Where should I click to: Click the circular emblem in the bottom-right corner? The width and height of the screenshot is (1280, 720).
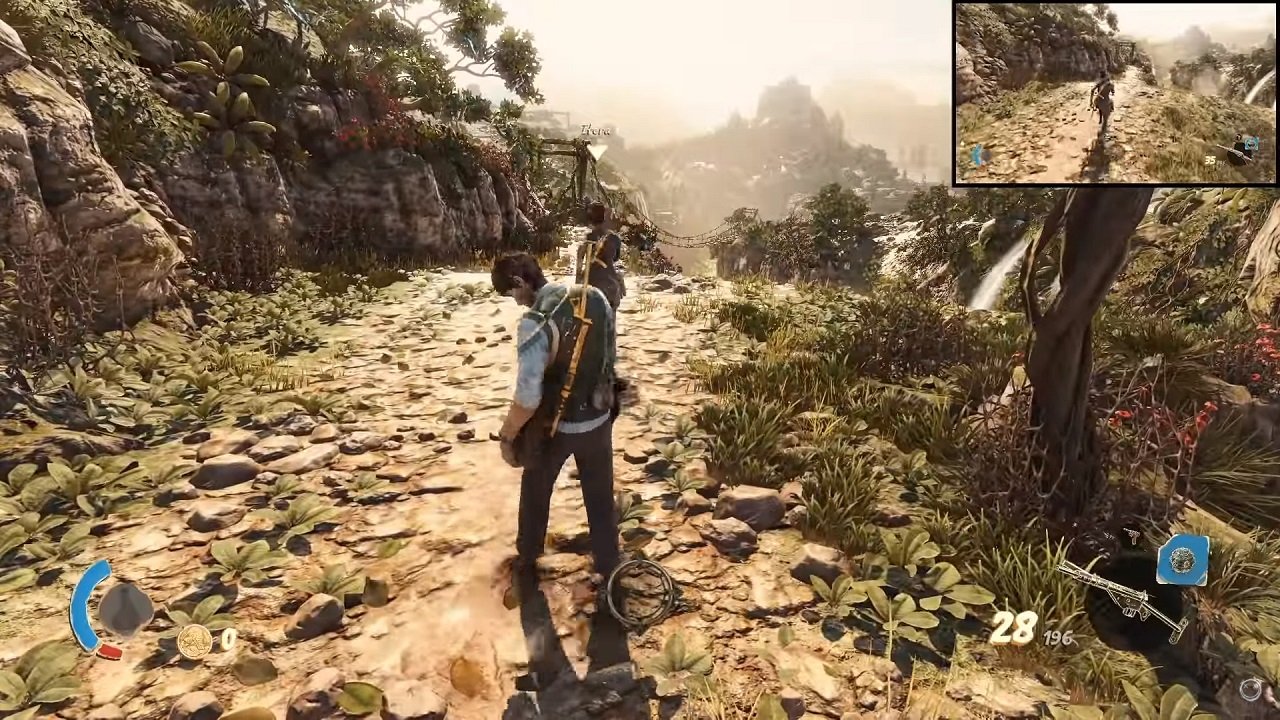[1250, 688]
